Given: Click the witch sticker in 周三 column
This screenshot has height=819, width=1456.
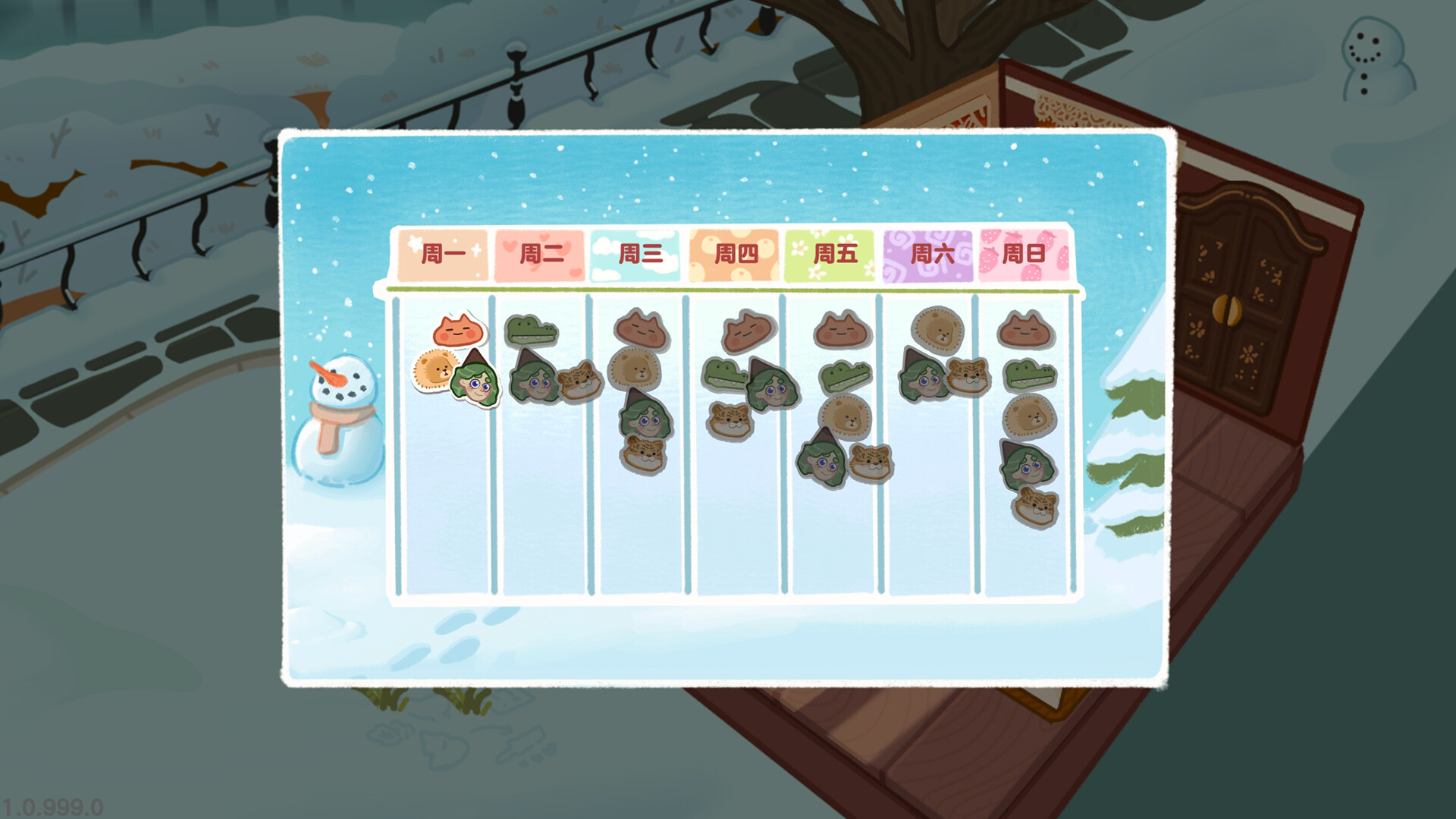Looking at the screenshot, I should pos(645,416).
